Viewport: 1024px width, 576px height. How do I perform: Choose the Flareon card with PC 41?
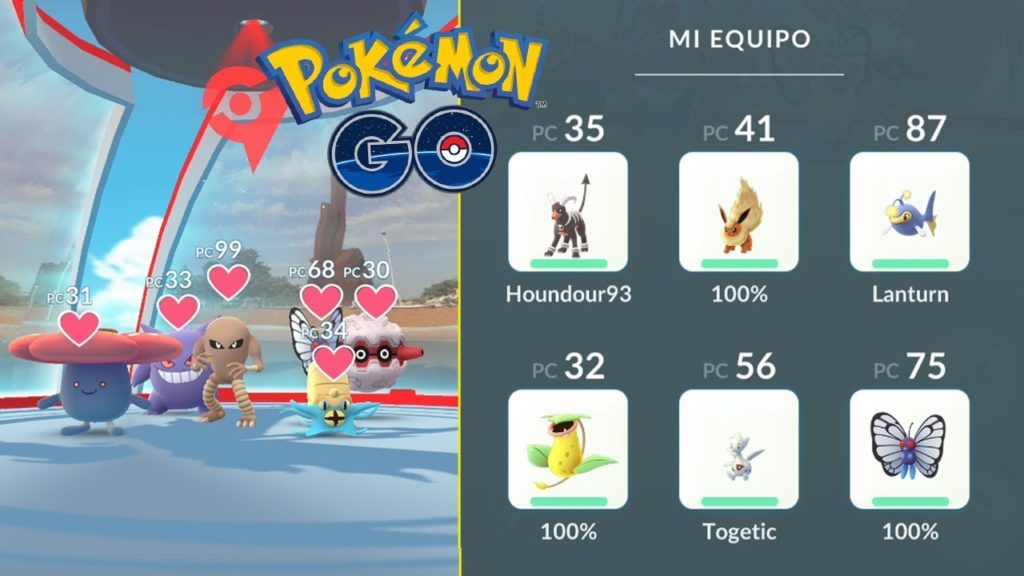(738, 212)
